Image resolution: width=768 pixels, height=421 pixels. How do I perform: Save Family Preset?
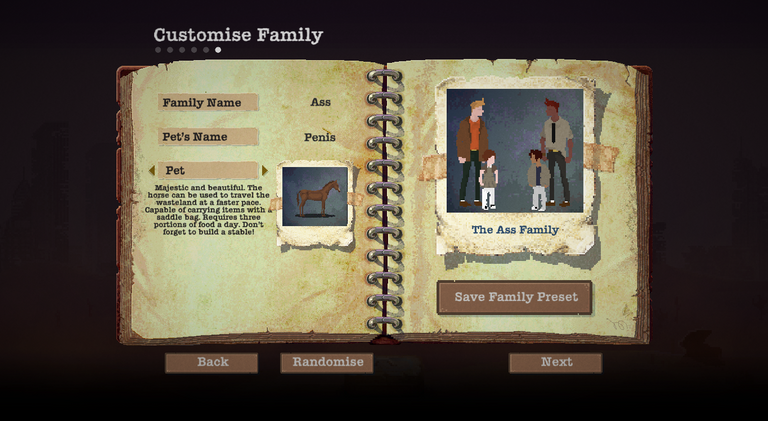tap(514, 297)
